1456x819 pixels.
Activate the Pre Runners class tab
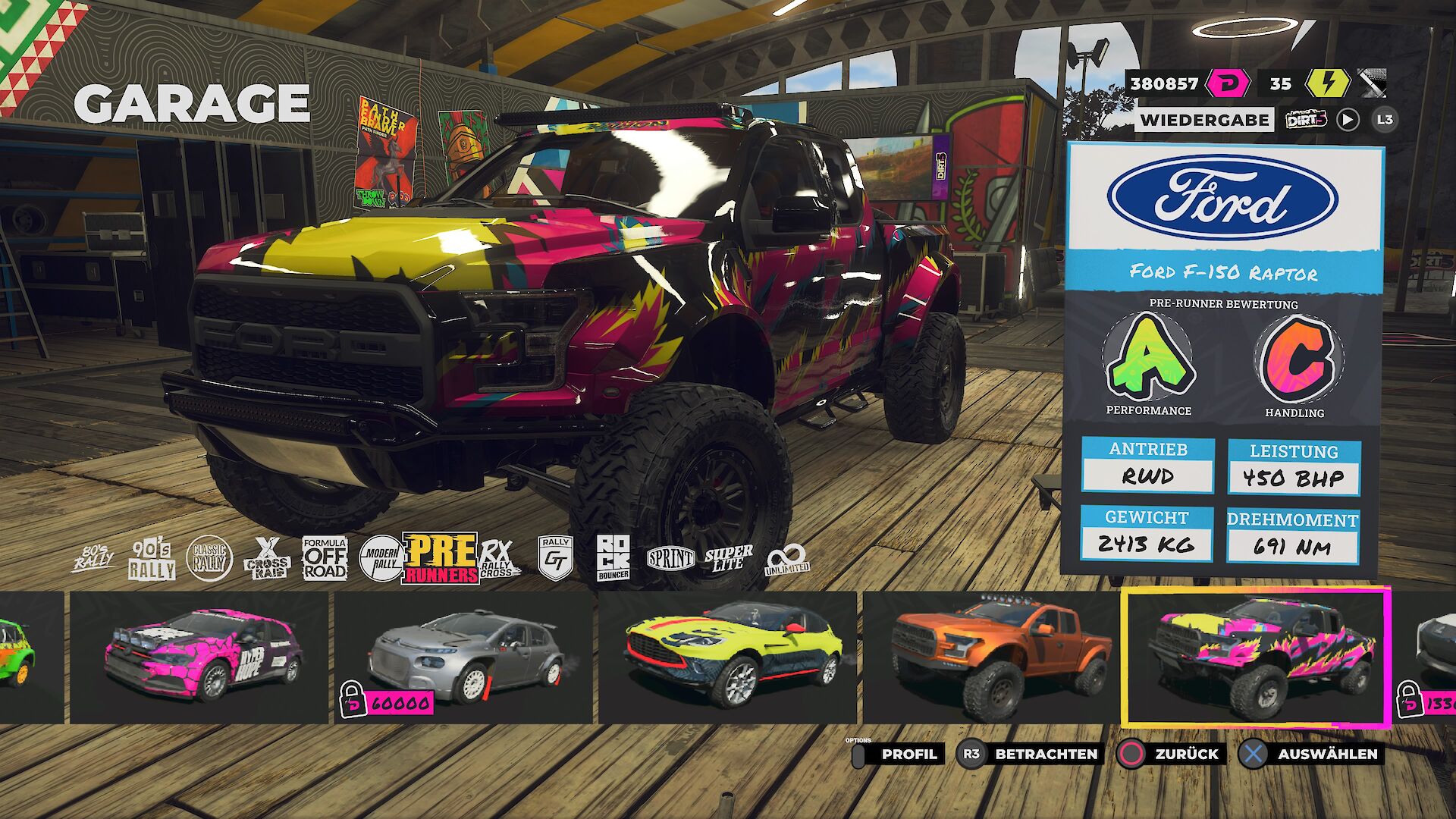[441, 559]
